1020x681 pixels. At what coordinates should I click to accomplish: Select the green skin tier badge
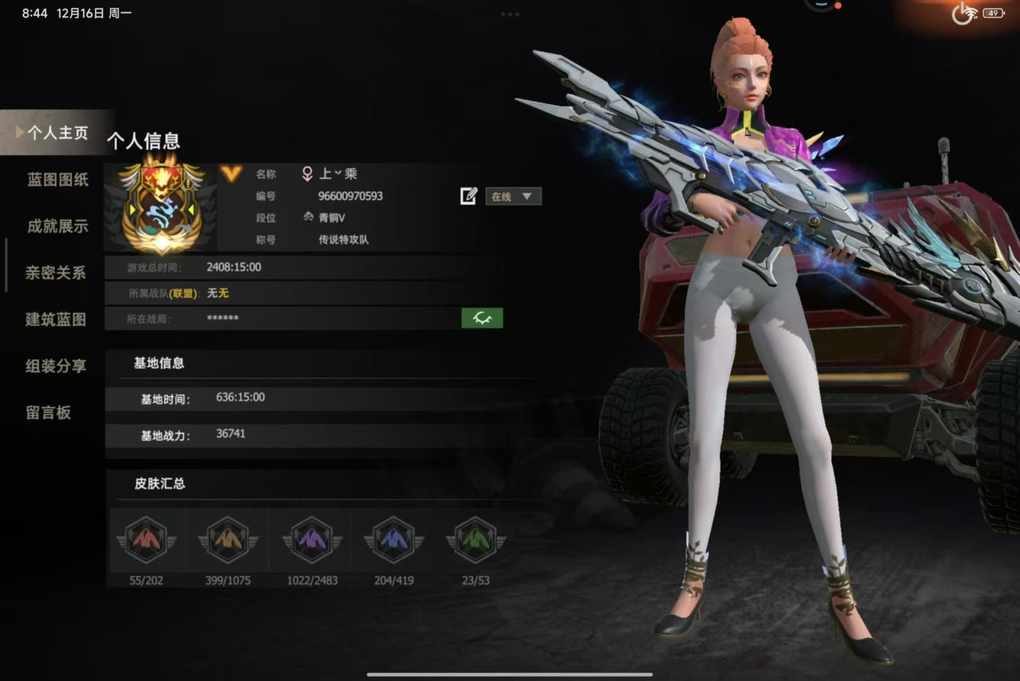pyautogui.click(x=474, y=540)
